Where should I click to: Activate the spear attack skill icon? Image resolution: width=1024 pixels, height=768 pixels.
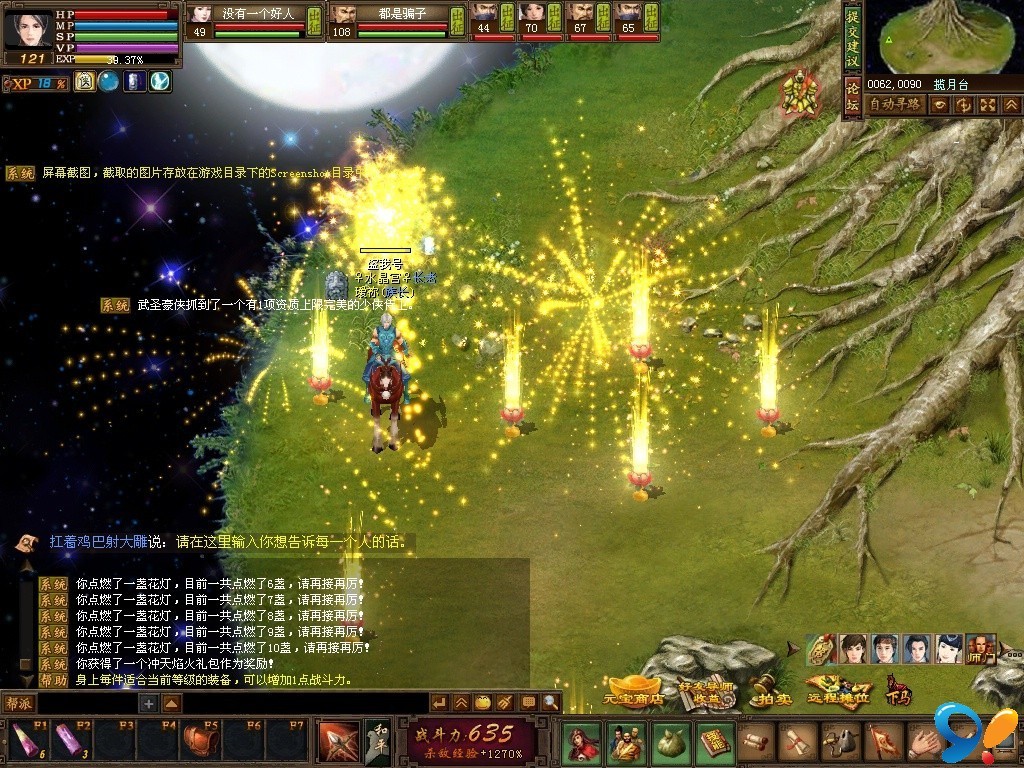[338, 741]
